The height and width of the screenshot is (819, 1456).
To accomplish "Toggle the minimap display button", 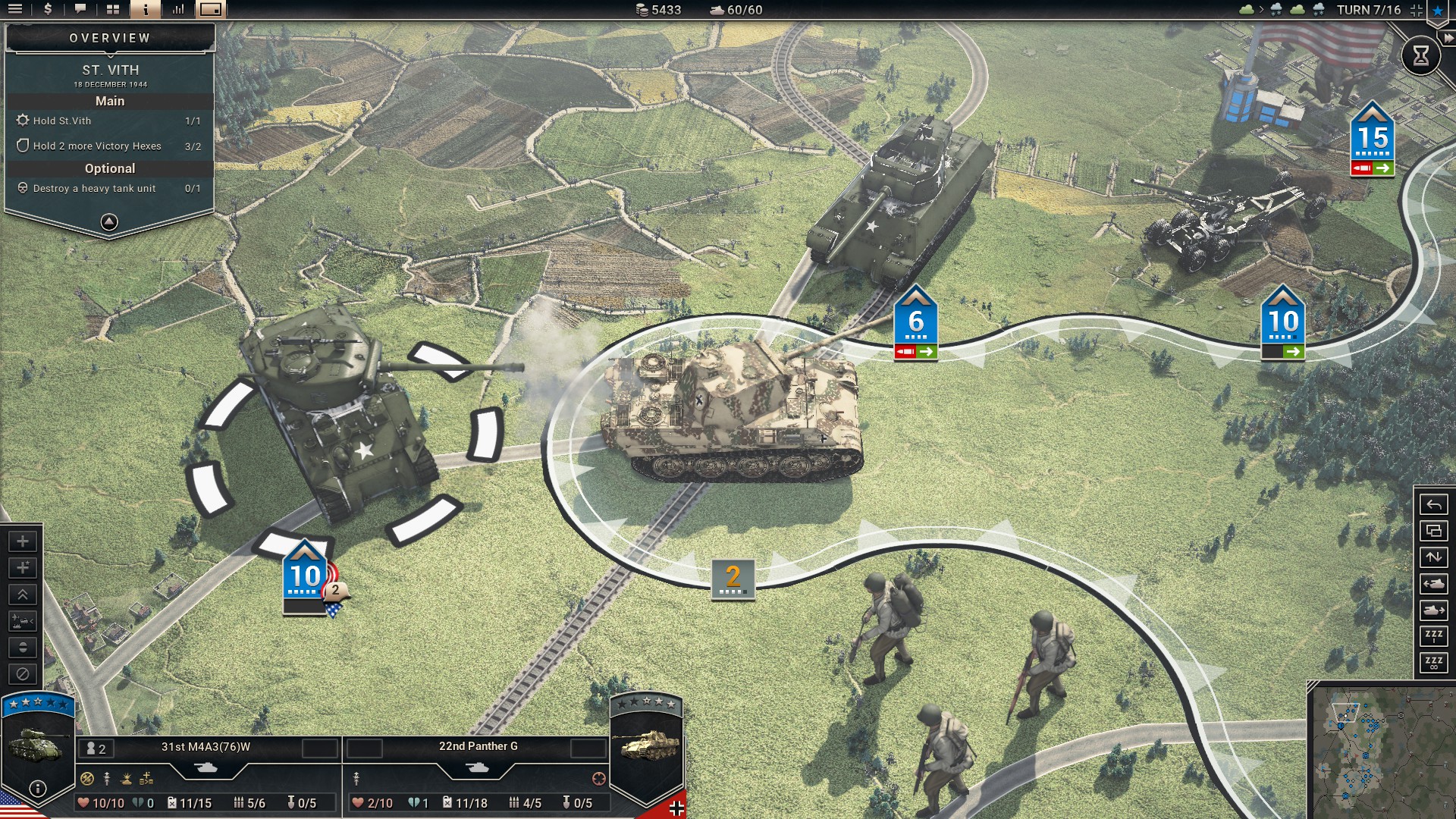I will [x=211, y=10].
